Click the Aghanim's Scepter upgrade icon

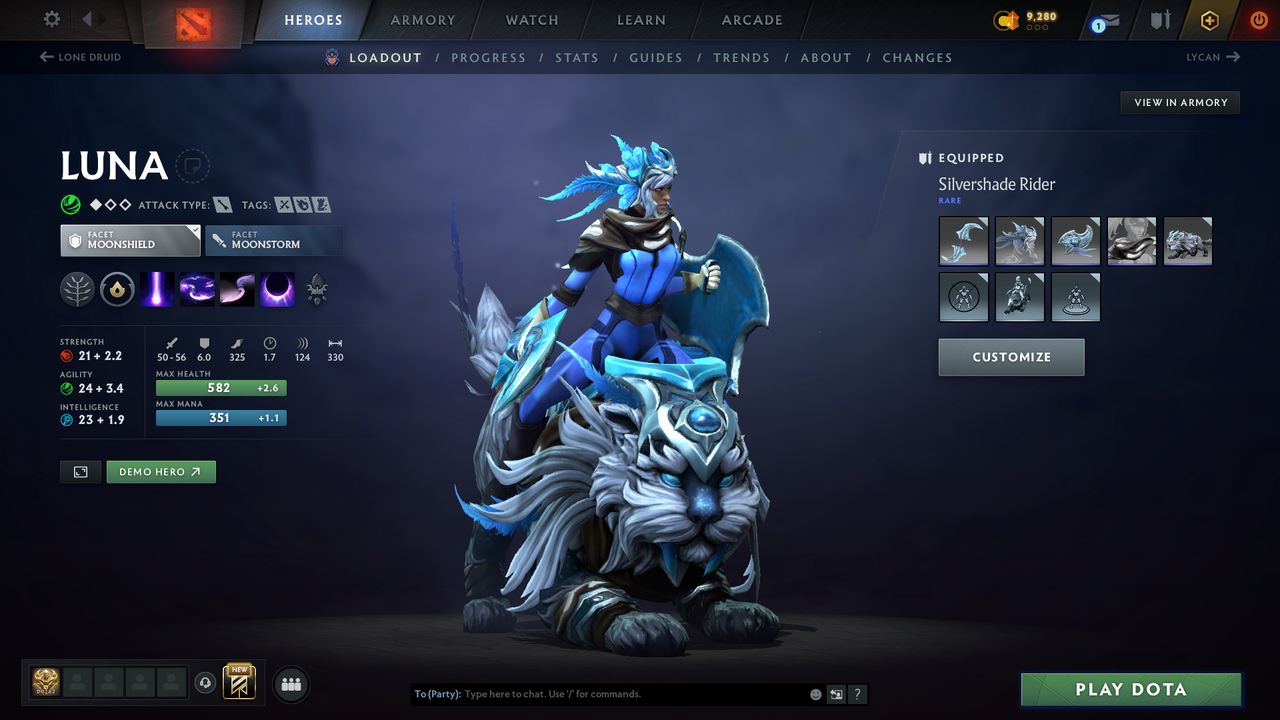coord(317,289)
